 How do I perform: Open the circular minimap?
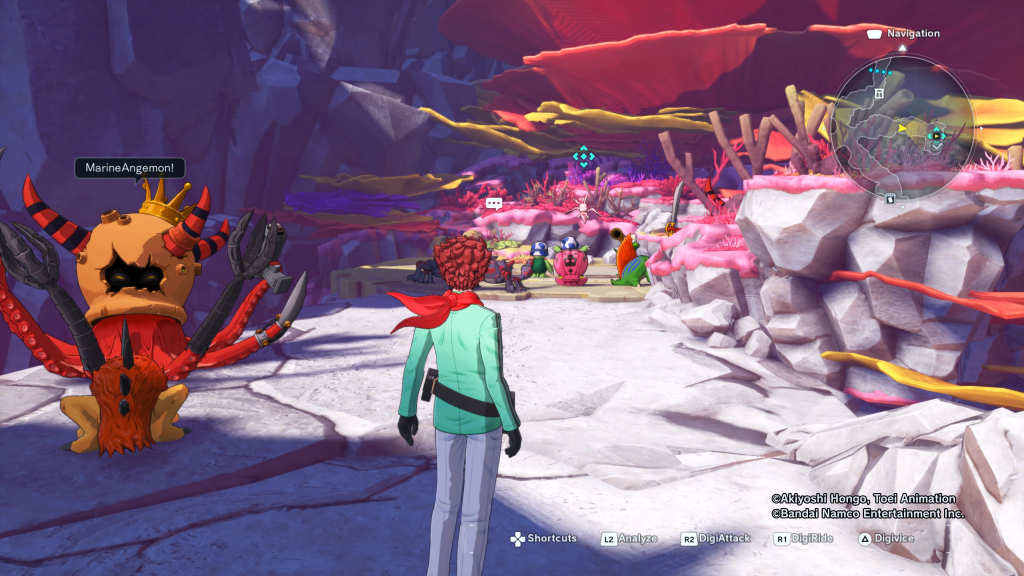coord(902,125)
